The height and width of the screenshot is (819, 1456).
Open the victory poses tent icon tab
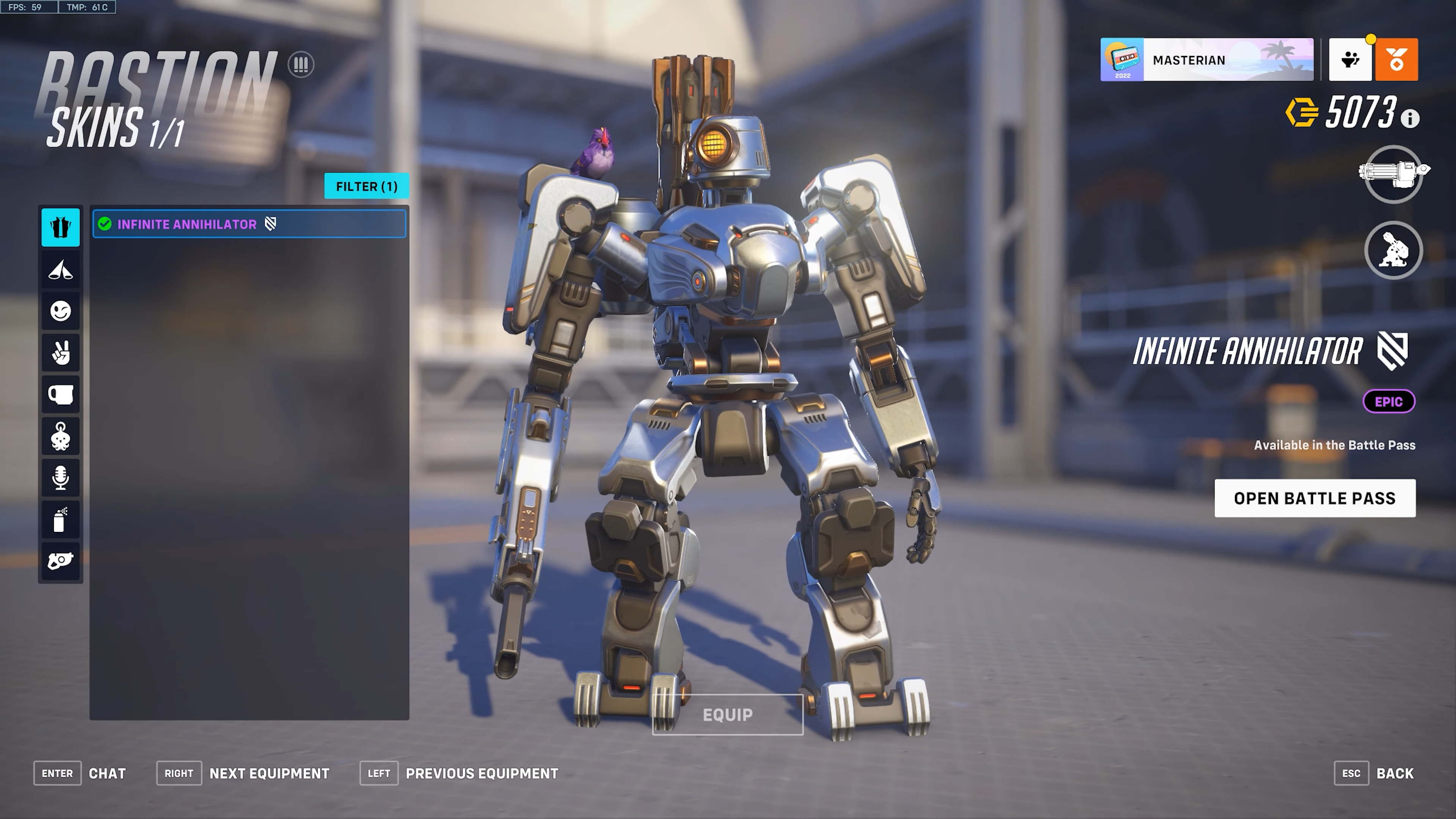coord(61,270)
